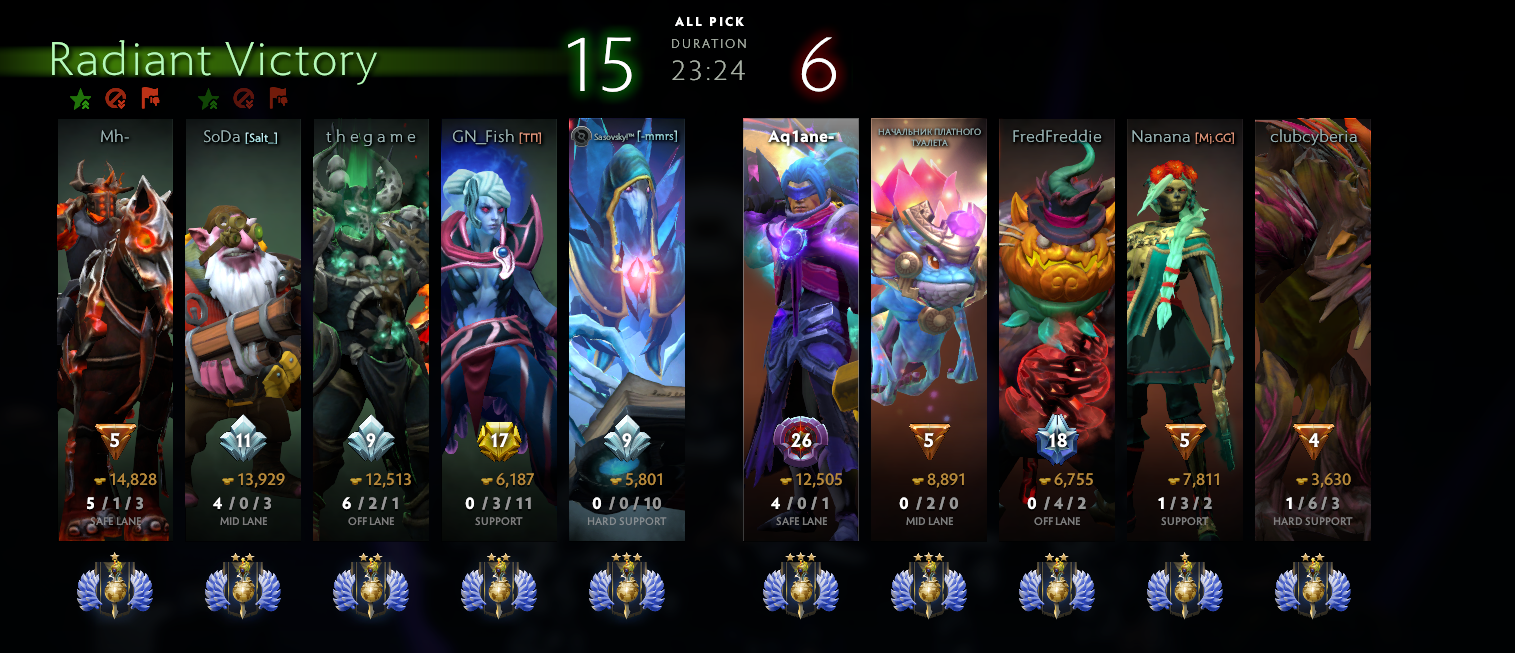This screenshot has height=653, width=1515.
Task: Choose the t h e g a m e player card
Action: tap(371, 300)
